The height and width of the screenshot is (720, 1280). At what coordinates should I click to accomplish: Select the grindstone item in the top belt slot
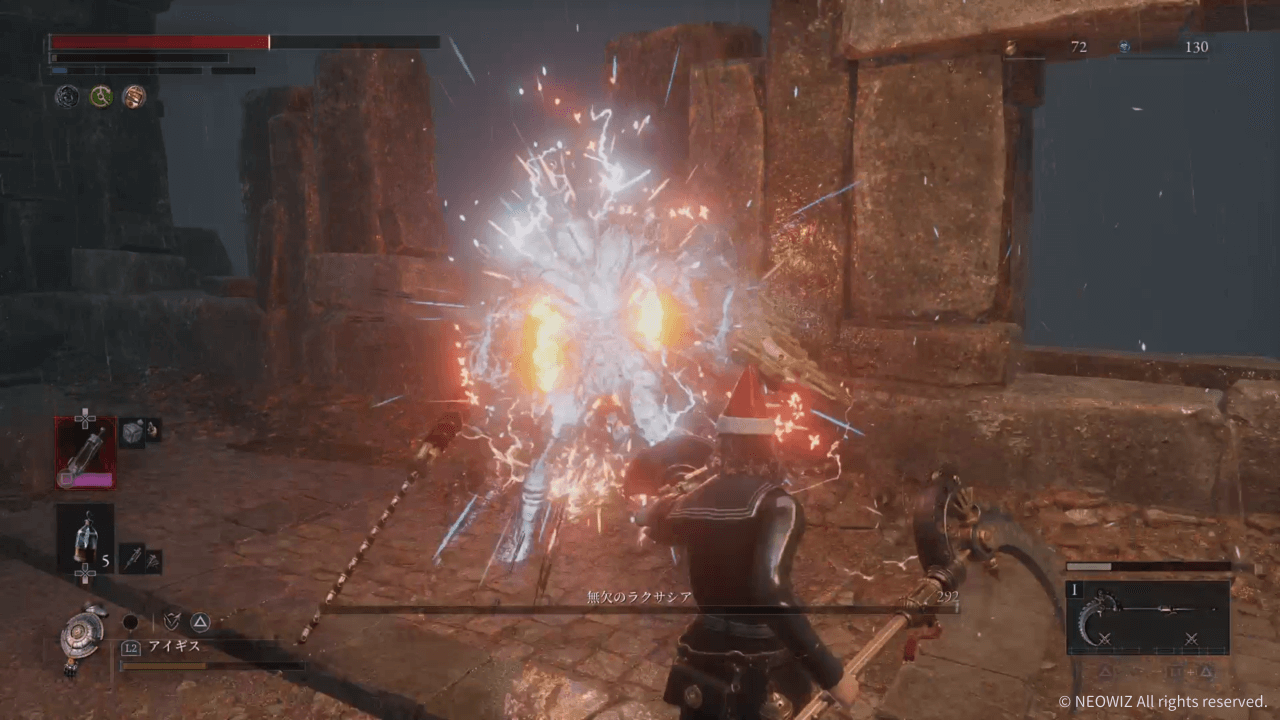[x=86, y=453]
